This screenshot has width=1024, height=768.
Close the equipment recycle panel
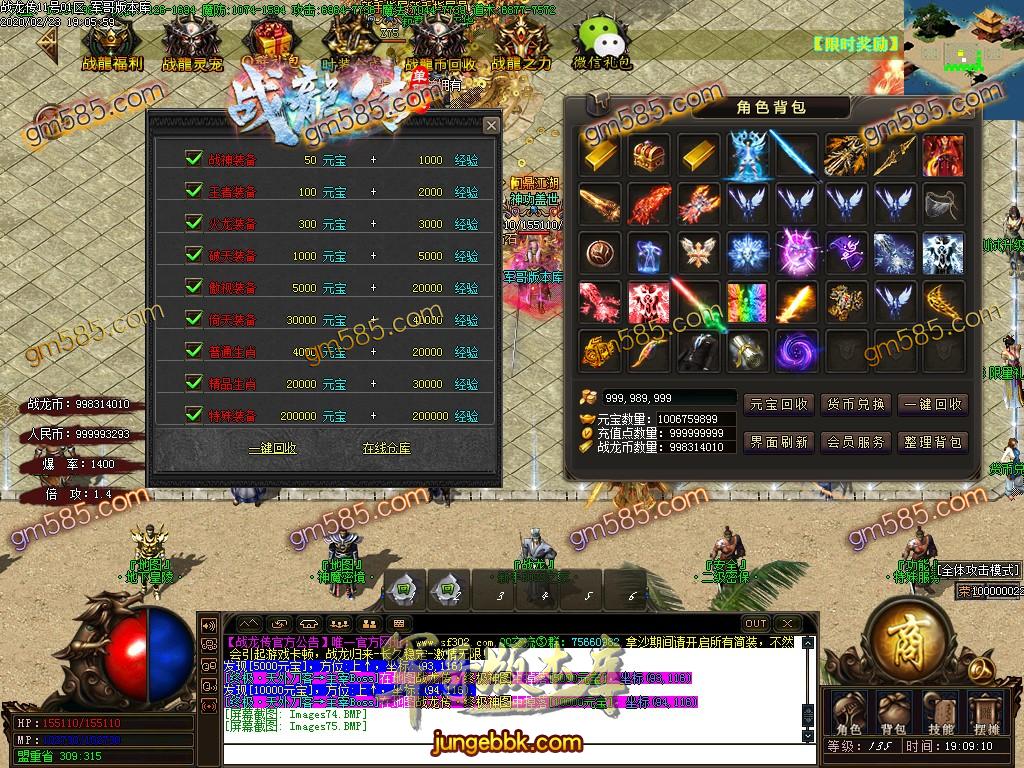(x=491, y=125)
